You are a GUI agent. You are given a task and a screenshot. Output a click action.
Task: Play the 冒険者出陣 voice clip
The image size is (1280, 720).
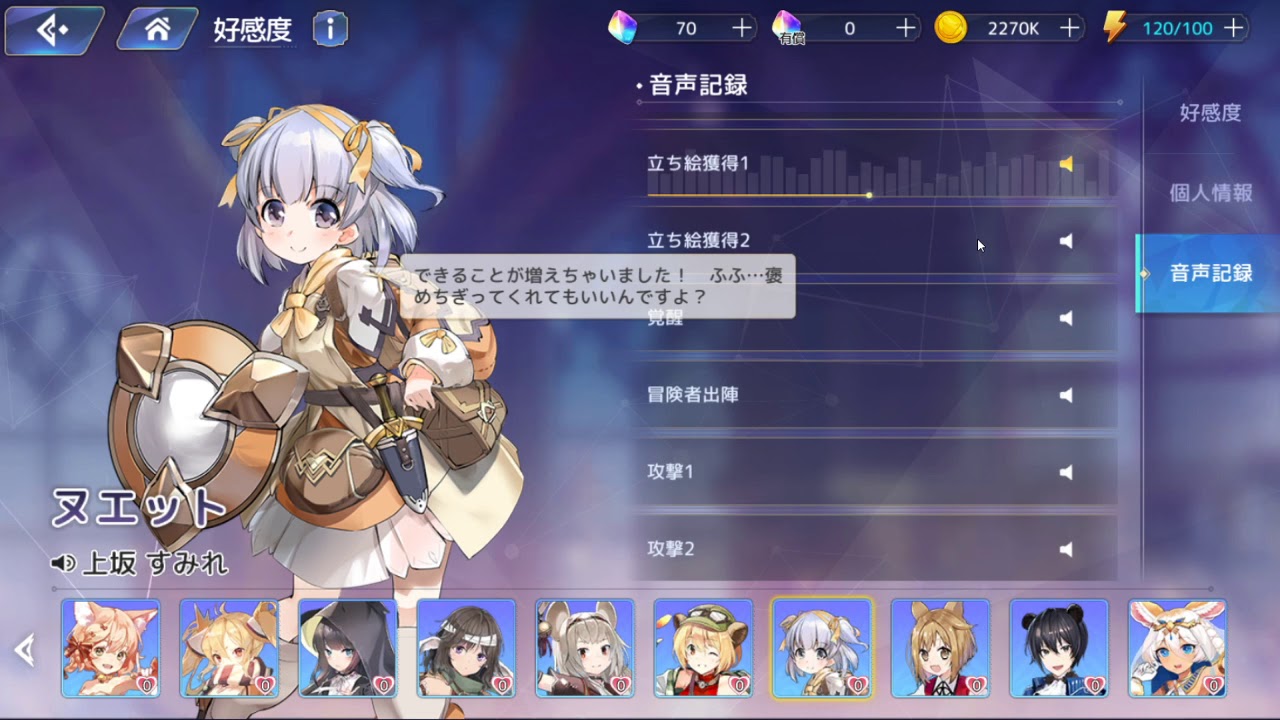point(1066,395)
